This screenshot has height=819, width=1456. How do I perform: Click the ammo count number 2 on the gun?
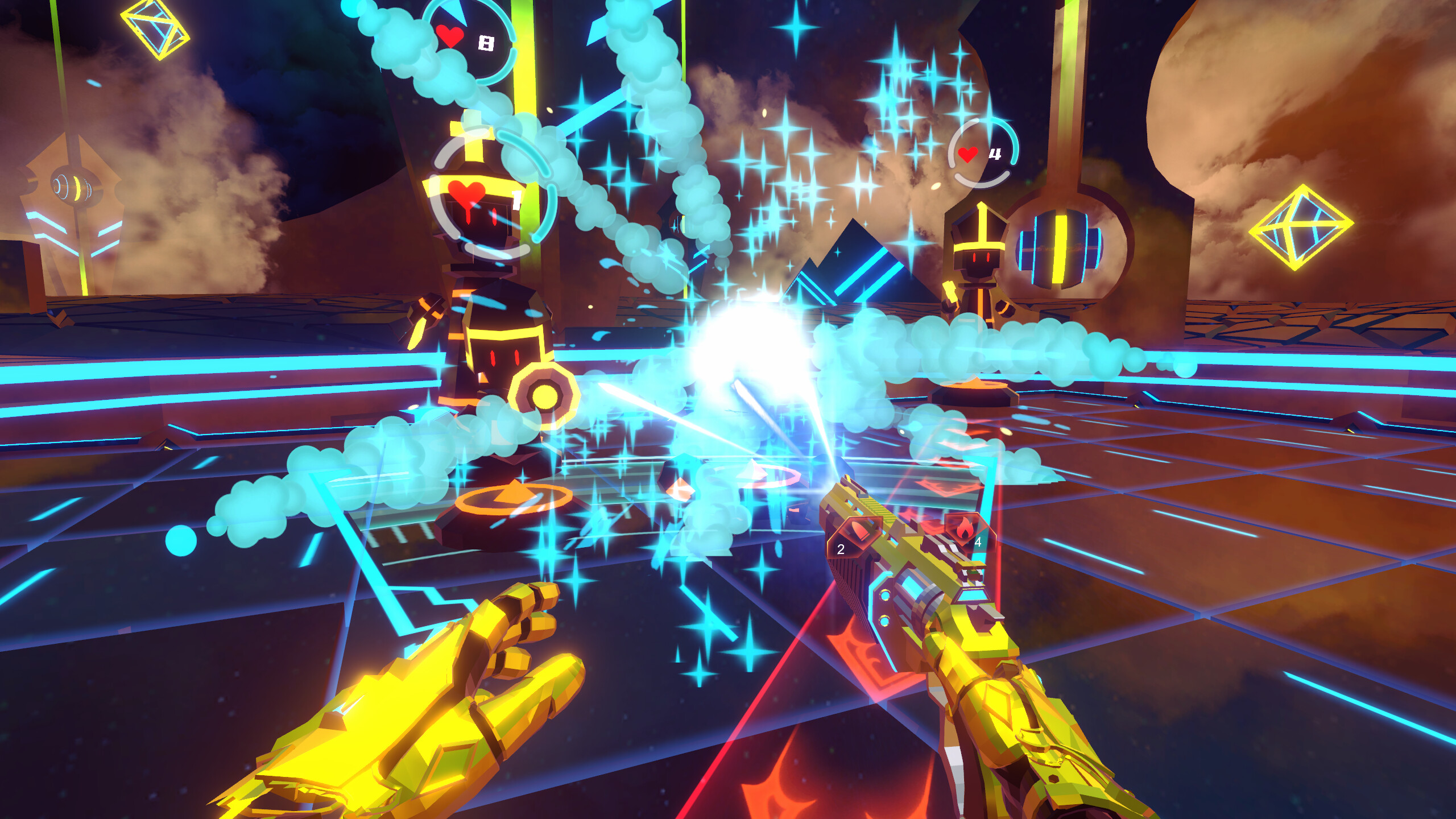point(841,549)
